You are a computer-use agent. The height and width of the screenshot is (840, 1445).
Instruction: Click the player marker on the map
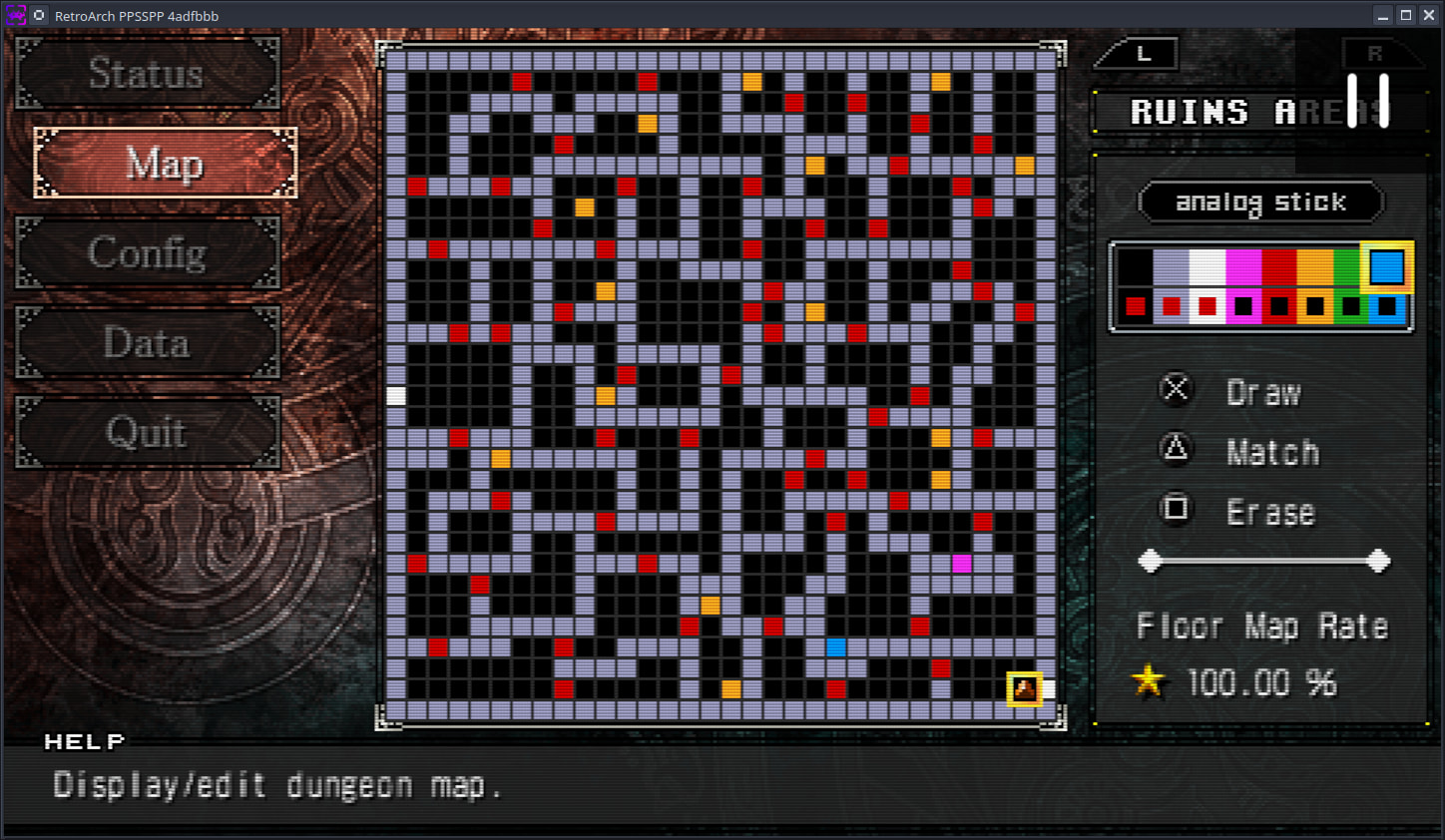(1025, 688)
